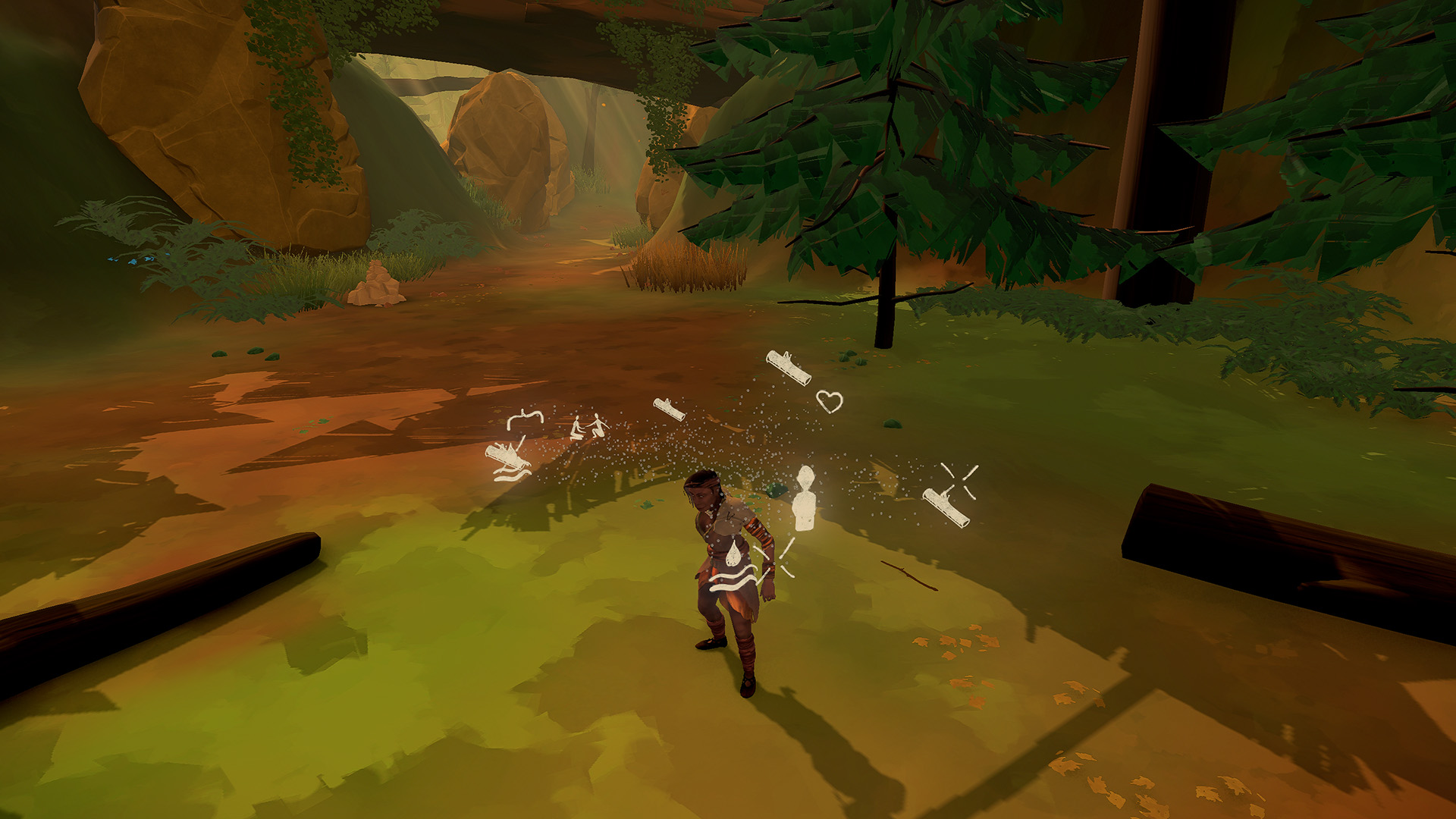Select the leaf above wavy water icon
This screenshot has height=819, width=1456.
click(733, 570)
